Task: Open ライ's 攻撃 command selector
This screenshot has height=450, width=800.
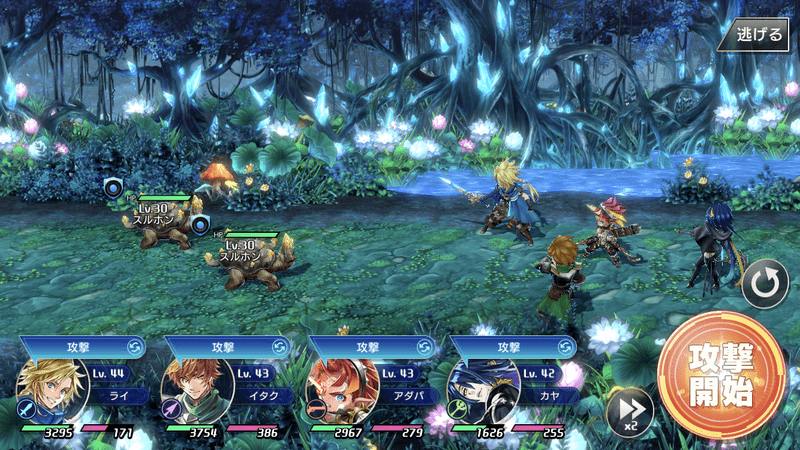Action: (82, 346)
